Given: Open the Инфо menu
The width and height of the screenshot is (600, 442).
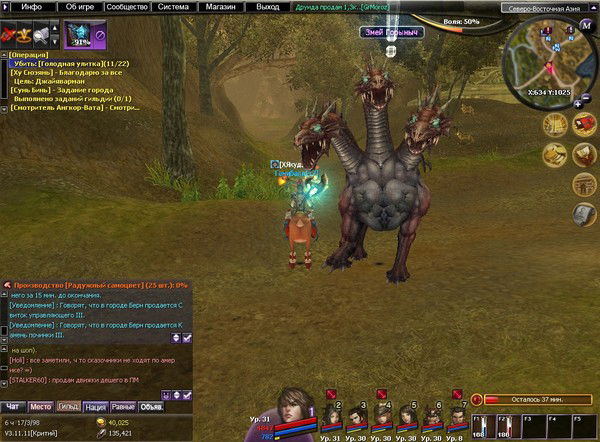Looking at the screenshot, I should tap(31, 6).
